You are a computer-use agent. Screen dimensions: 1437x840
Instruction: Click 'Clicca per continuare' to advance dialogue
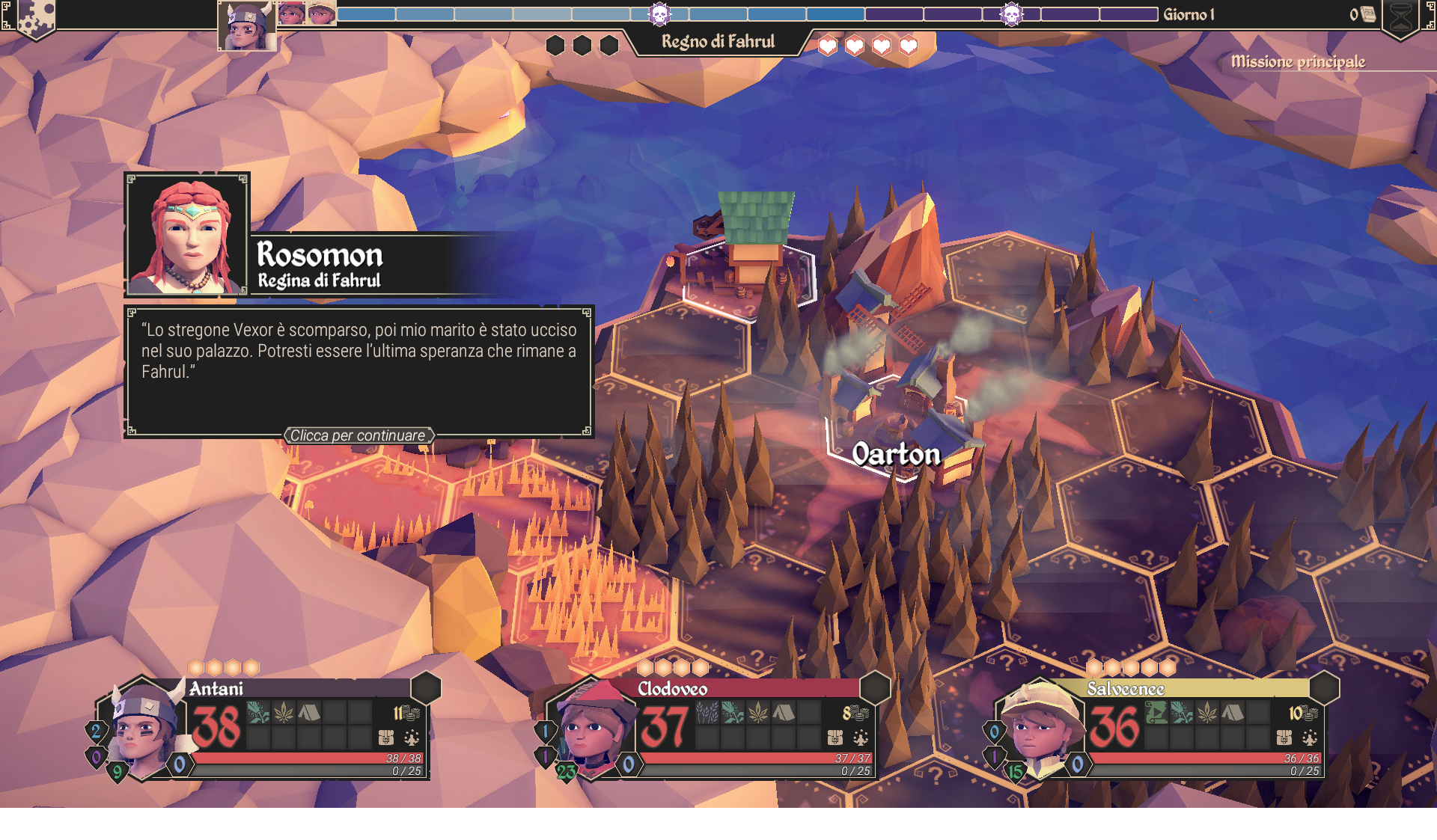pos(358,435)
